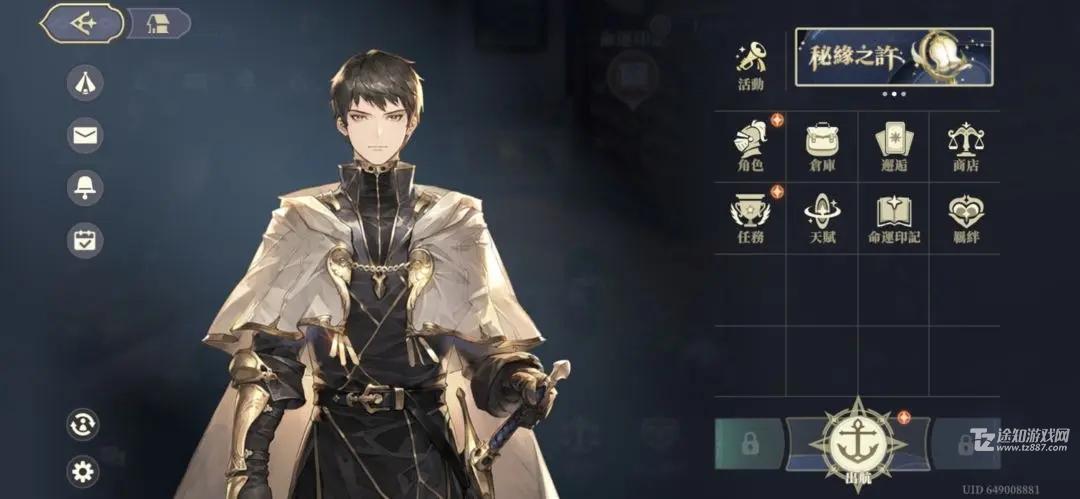Open the 倉庫 warehouse menu
This screenshot has width=1080, height=499.
822,147
